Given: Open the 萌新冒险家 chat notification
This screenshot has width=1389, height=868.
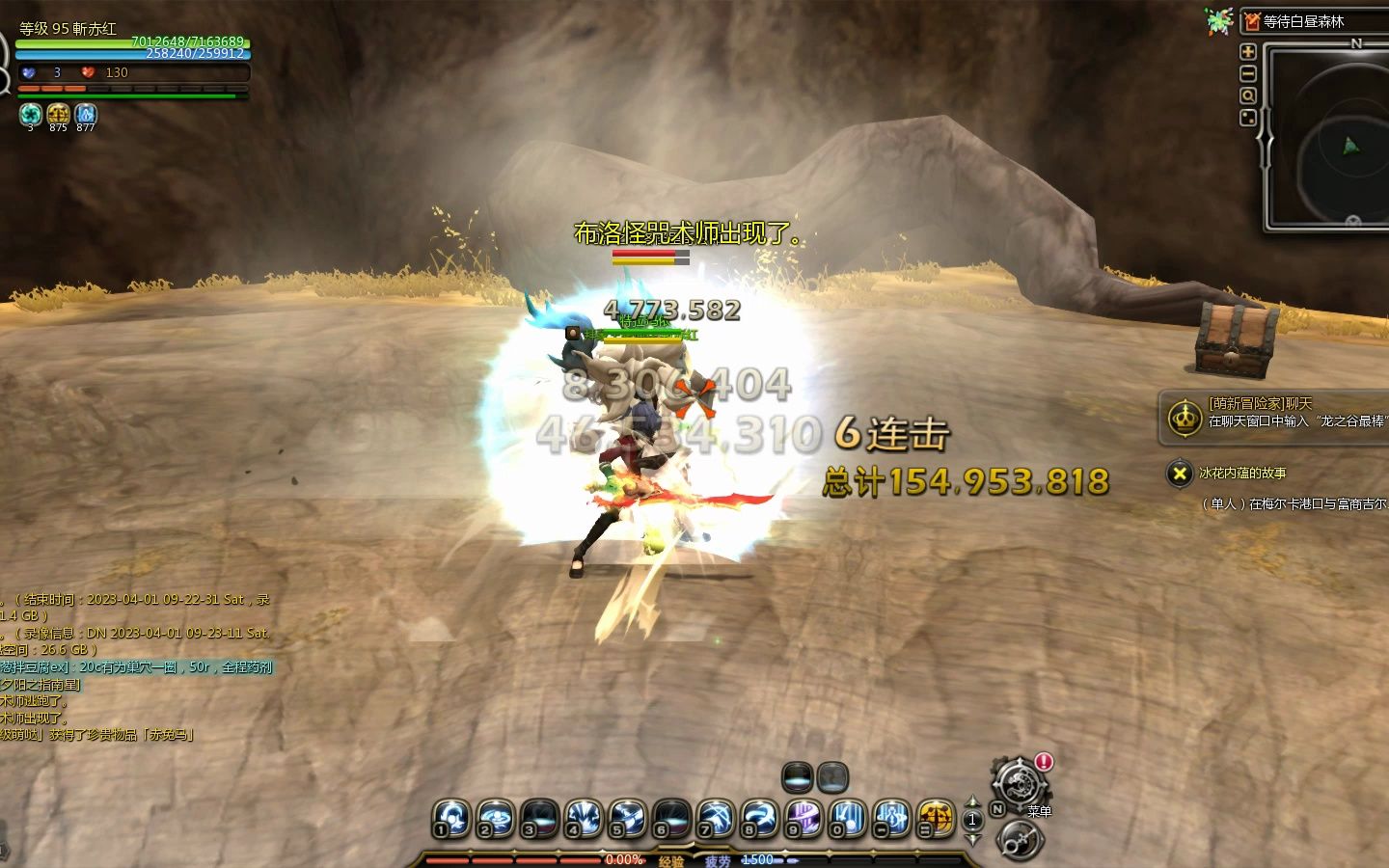Looking at the screenshot, I should pyautogui.click(x=1273, y=413).
